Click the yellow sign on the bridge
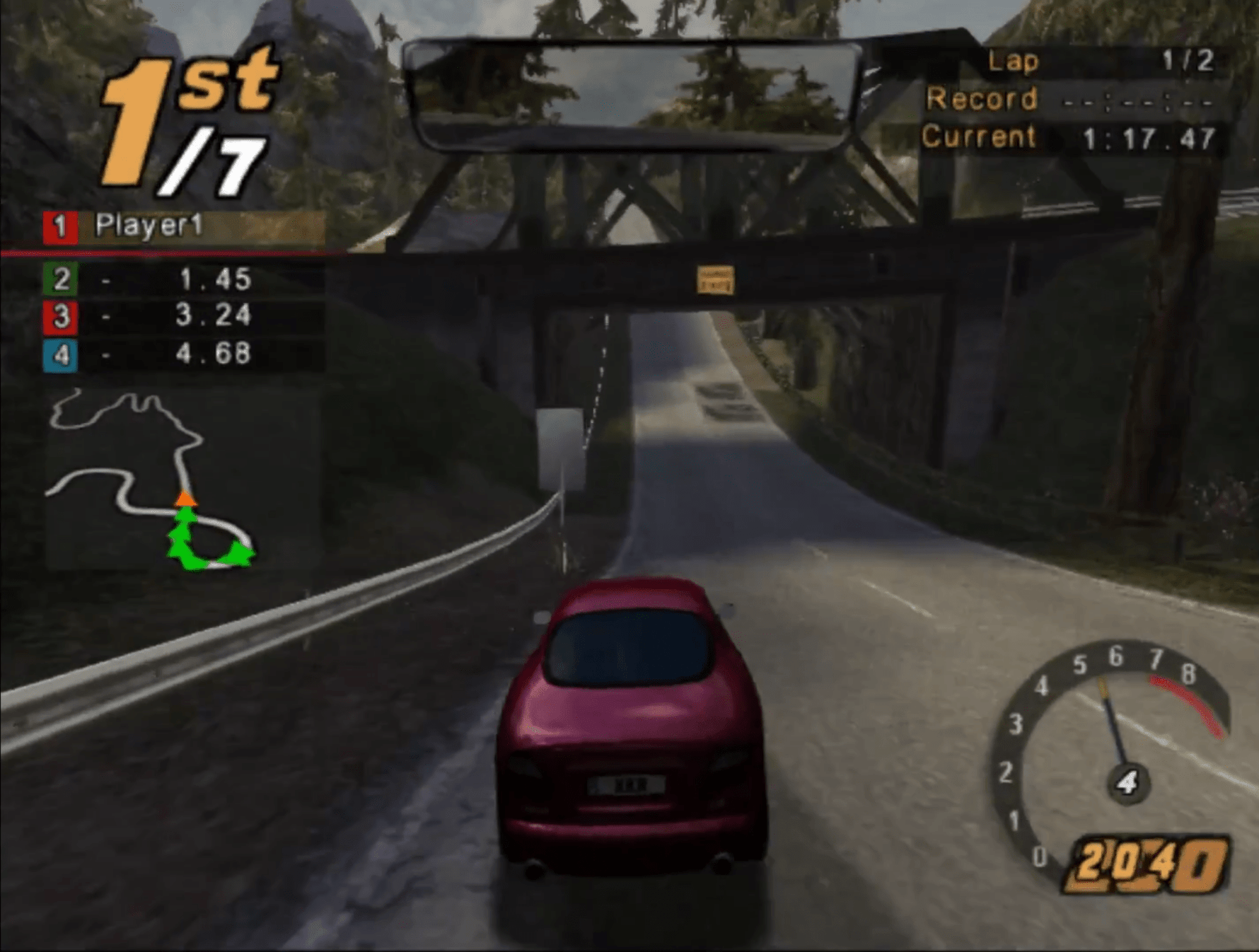The image size is (1259, 952). 716,277
